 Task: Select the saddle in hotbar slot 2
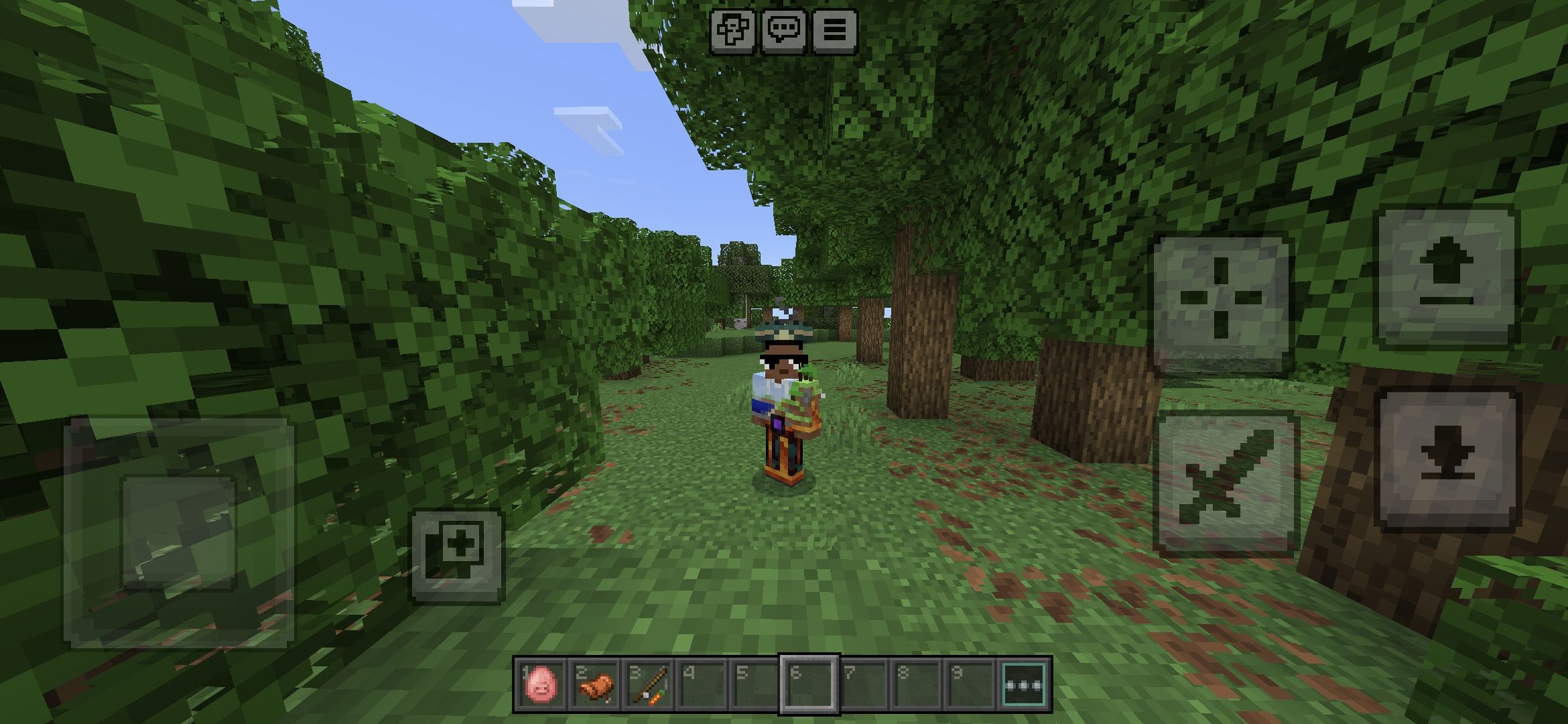click(x=594, y=685)
